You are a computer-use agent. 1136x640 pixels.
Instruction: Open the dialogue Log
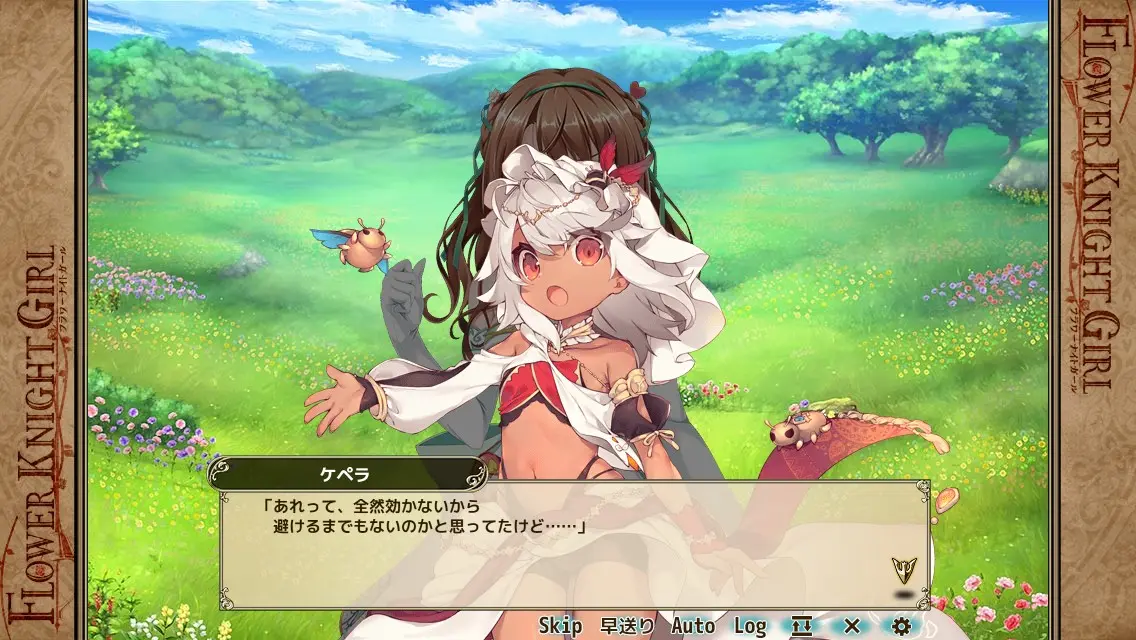coord(750,626)
